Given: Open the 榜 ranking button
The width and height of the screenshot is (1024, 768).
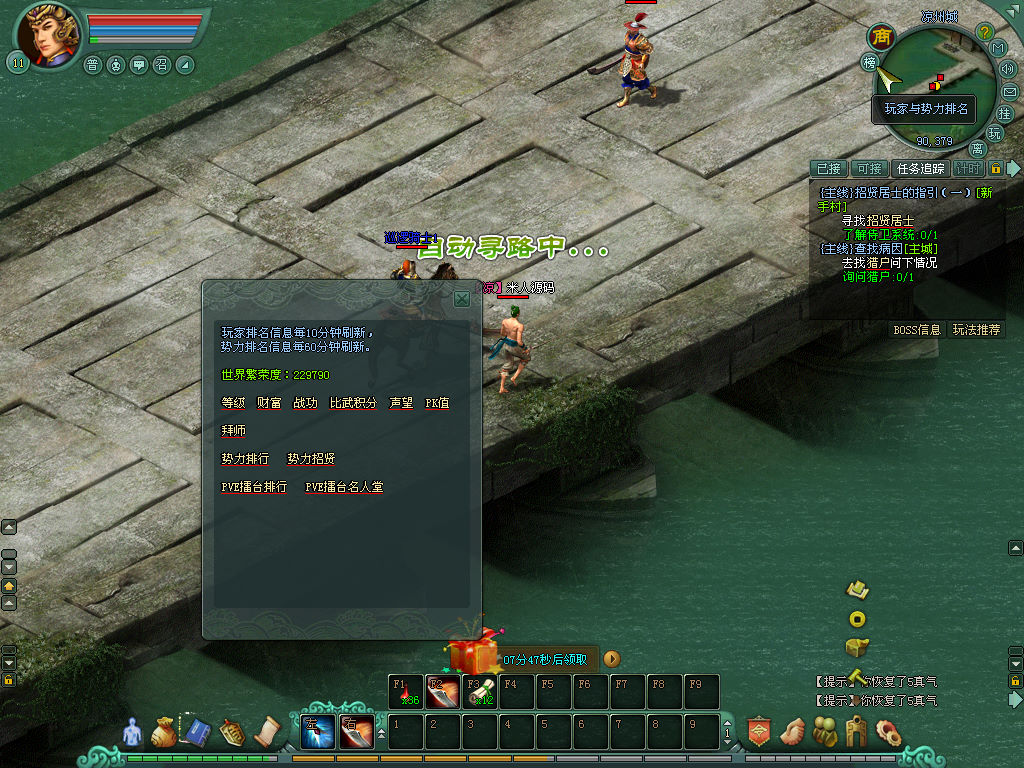Looking at the screenshot, I should [x=870, y=62].
